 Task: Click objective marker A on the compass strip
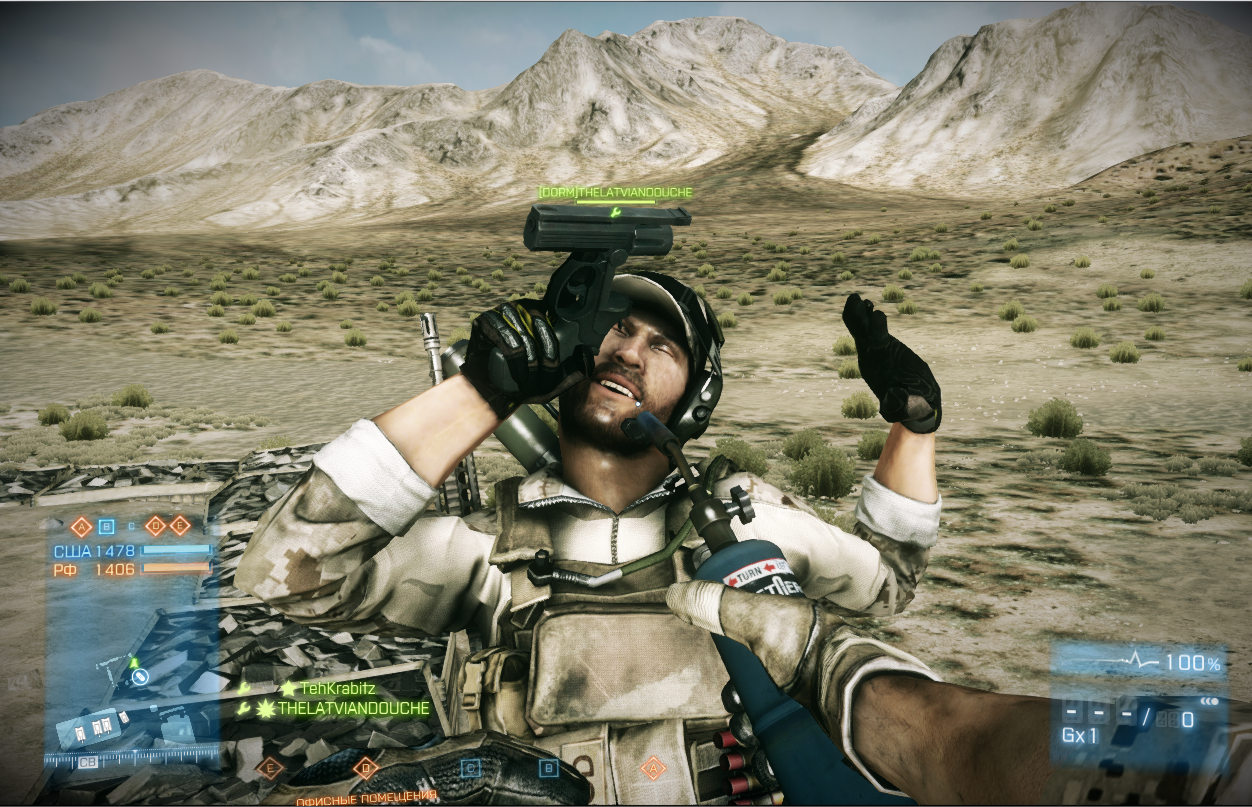pos(653,768)
